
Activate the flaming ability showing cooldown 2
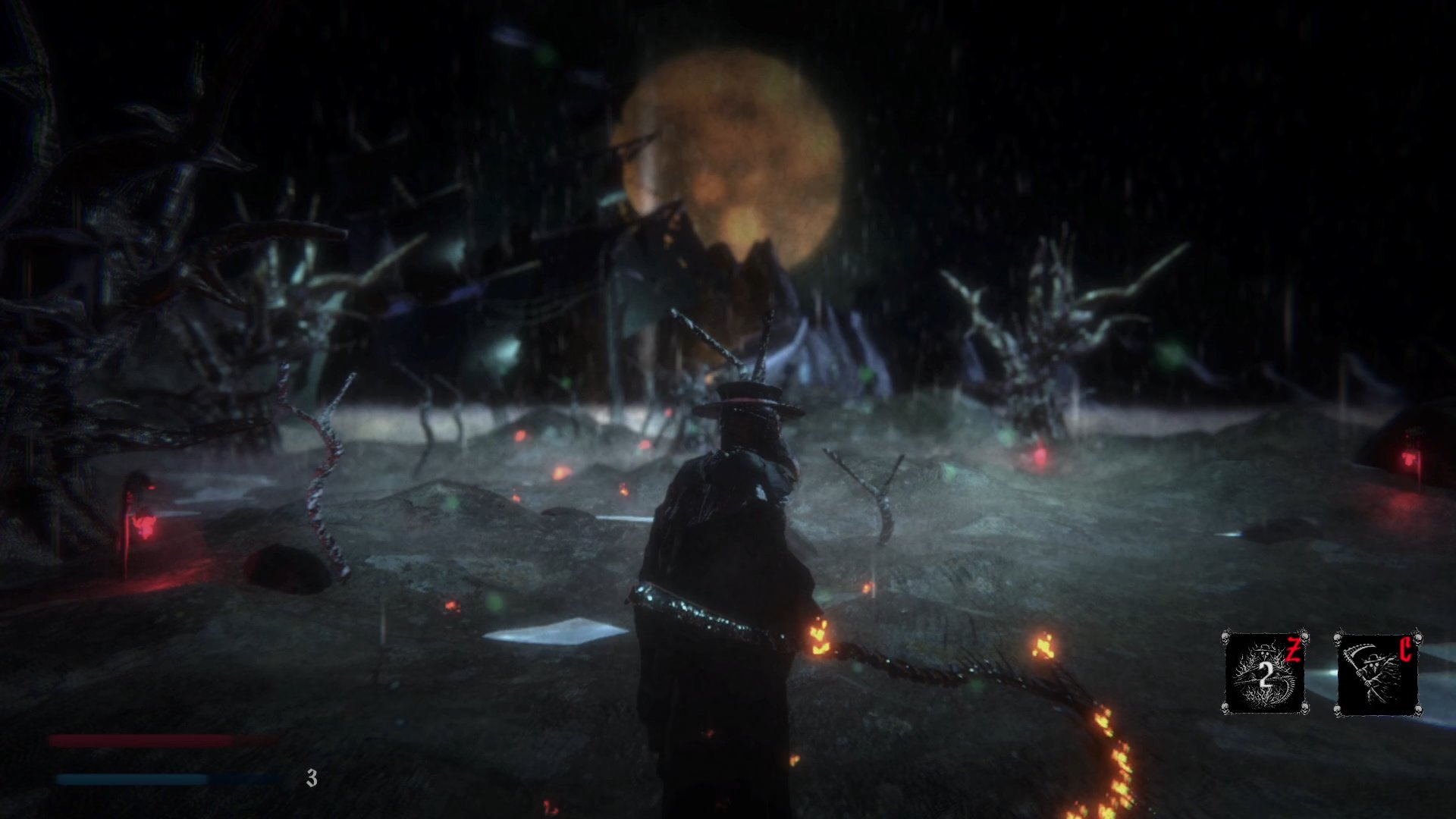1265,673
